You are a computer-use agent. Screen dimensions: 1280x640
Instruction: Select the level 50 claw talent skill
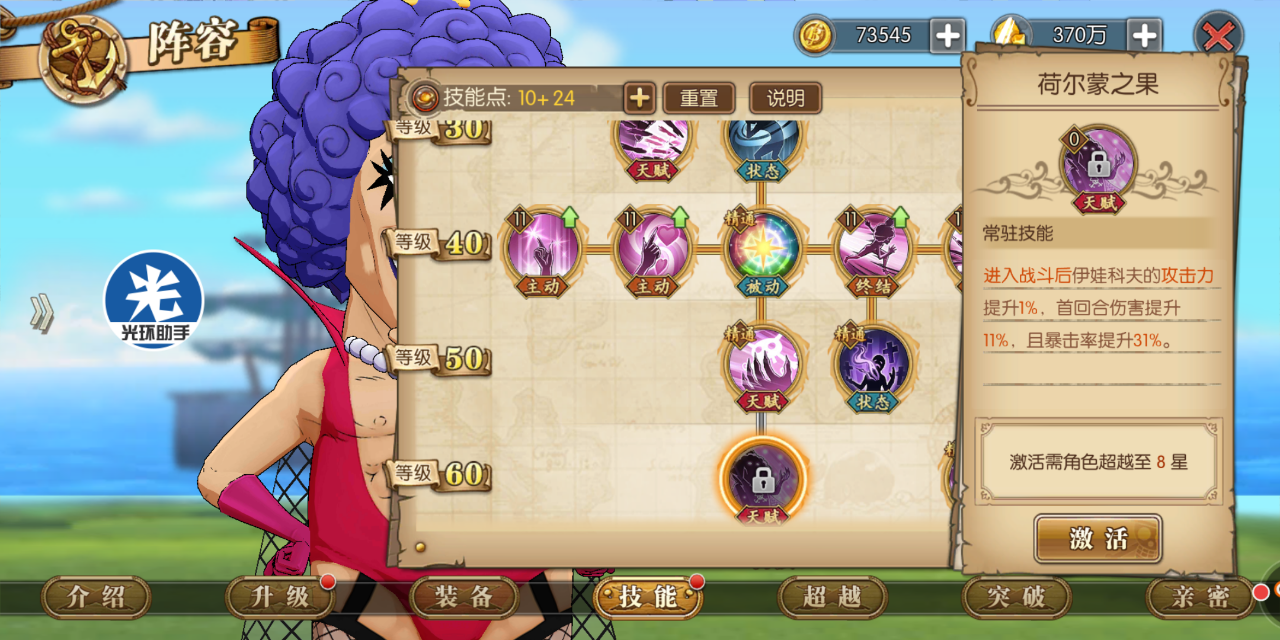(x=763, y=362)
